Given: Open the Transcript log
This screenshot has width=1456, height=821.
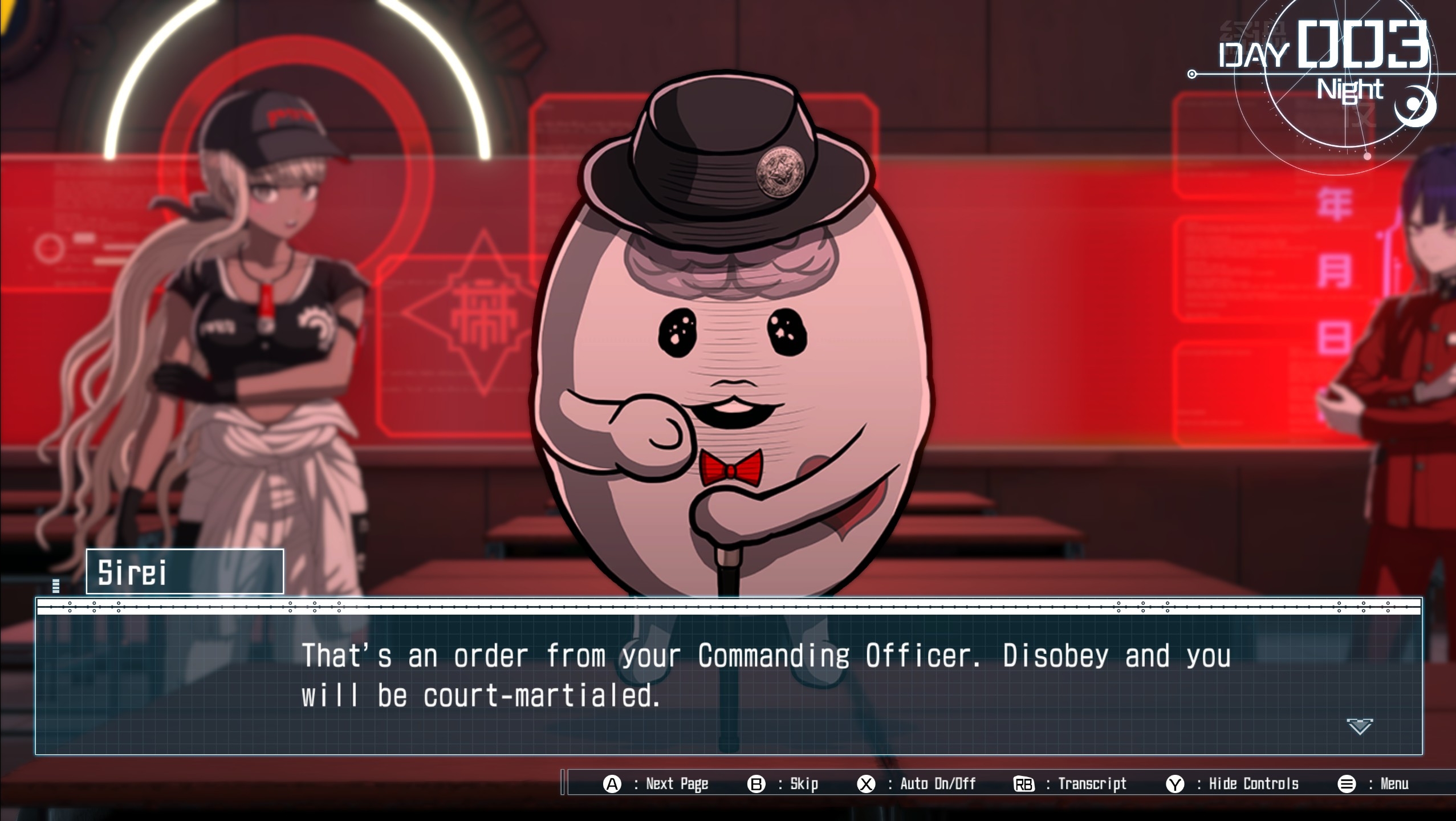Looking at the screenshot, I should click(x=1092, y=783).
